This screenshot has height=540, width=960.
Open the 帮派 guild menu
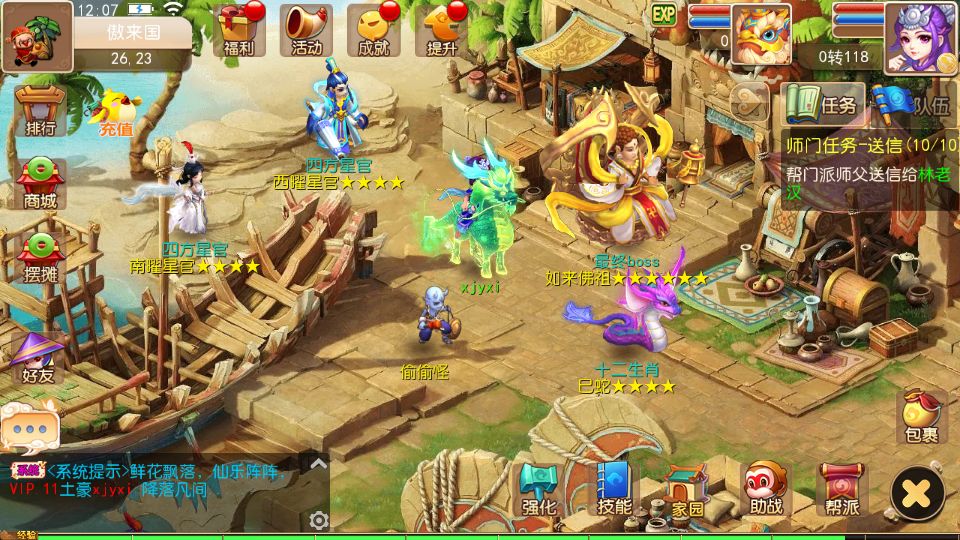(841, 489)
